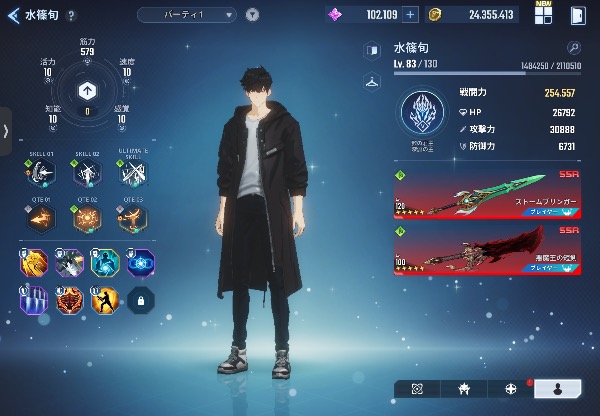Select the SKILL 02 icon
Viewport: 600px width, 416px height.
(87, 174)
